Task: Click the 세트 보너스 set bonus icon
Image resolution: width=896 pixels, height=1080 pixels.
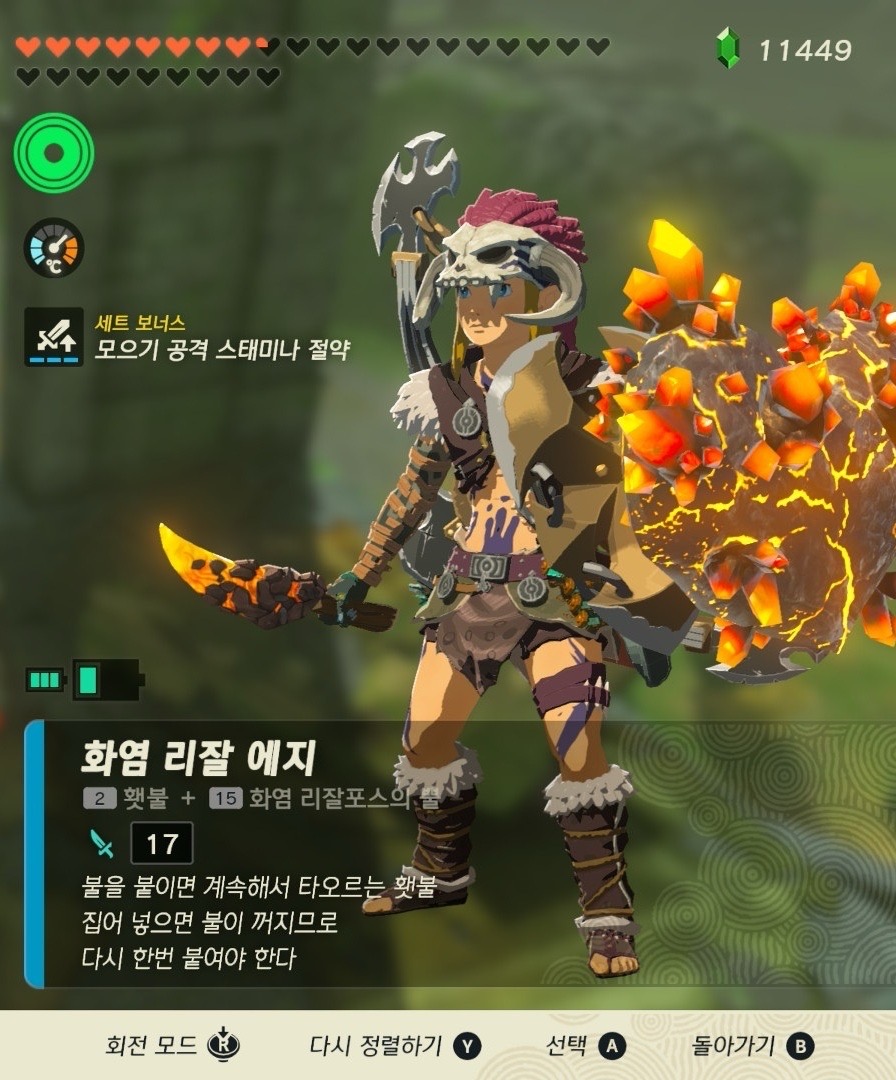Action: (x=54, y=336)
